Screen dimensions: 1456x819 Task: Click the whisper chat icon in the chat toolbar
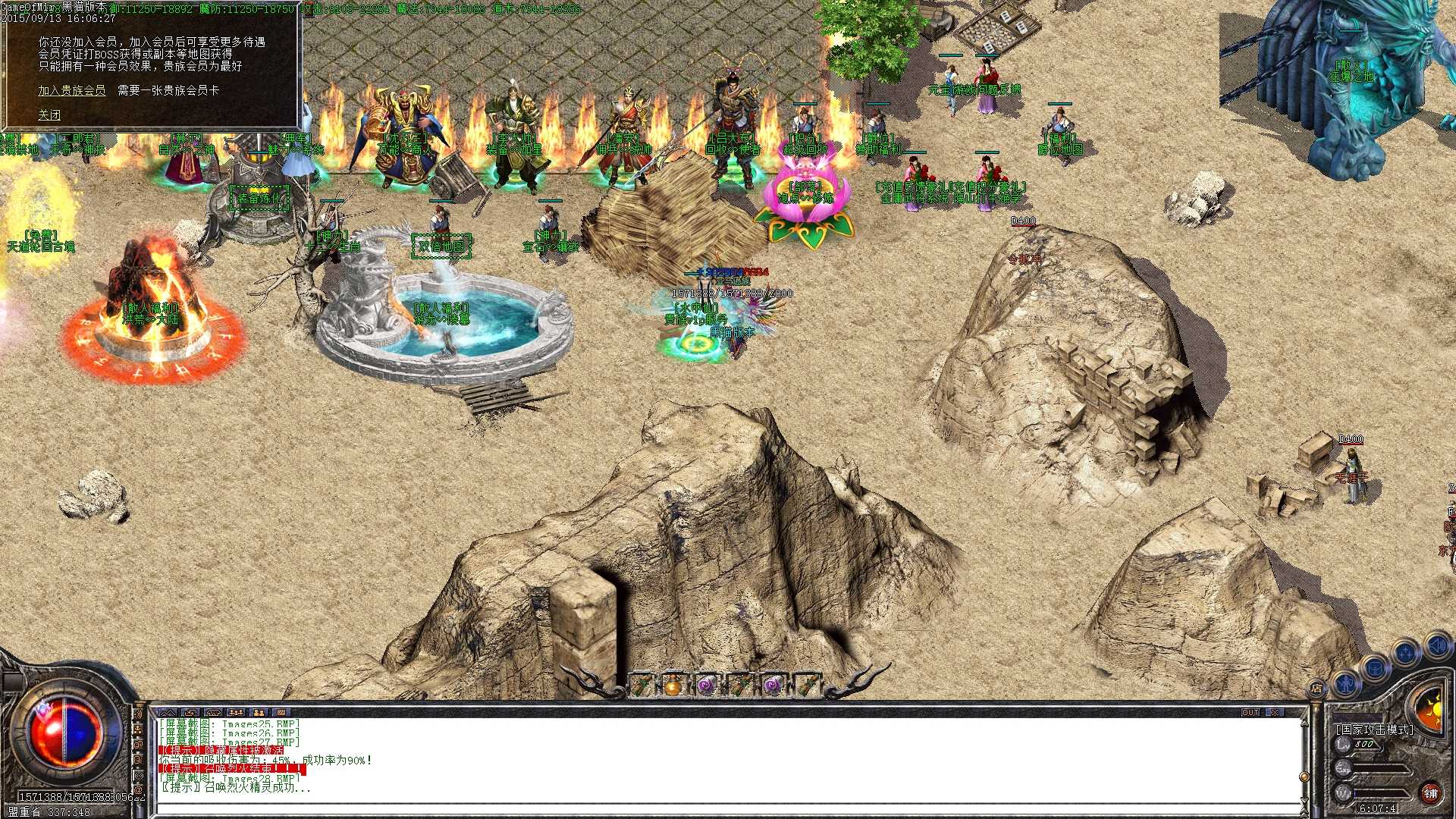coord(215,713)
